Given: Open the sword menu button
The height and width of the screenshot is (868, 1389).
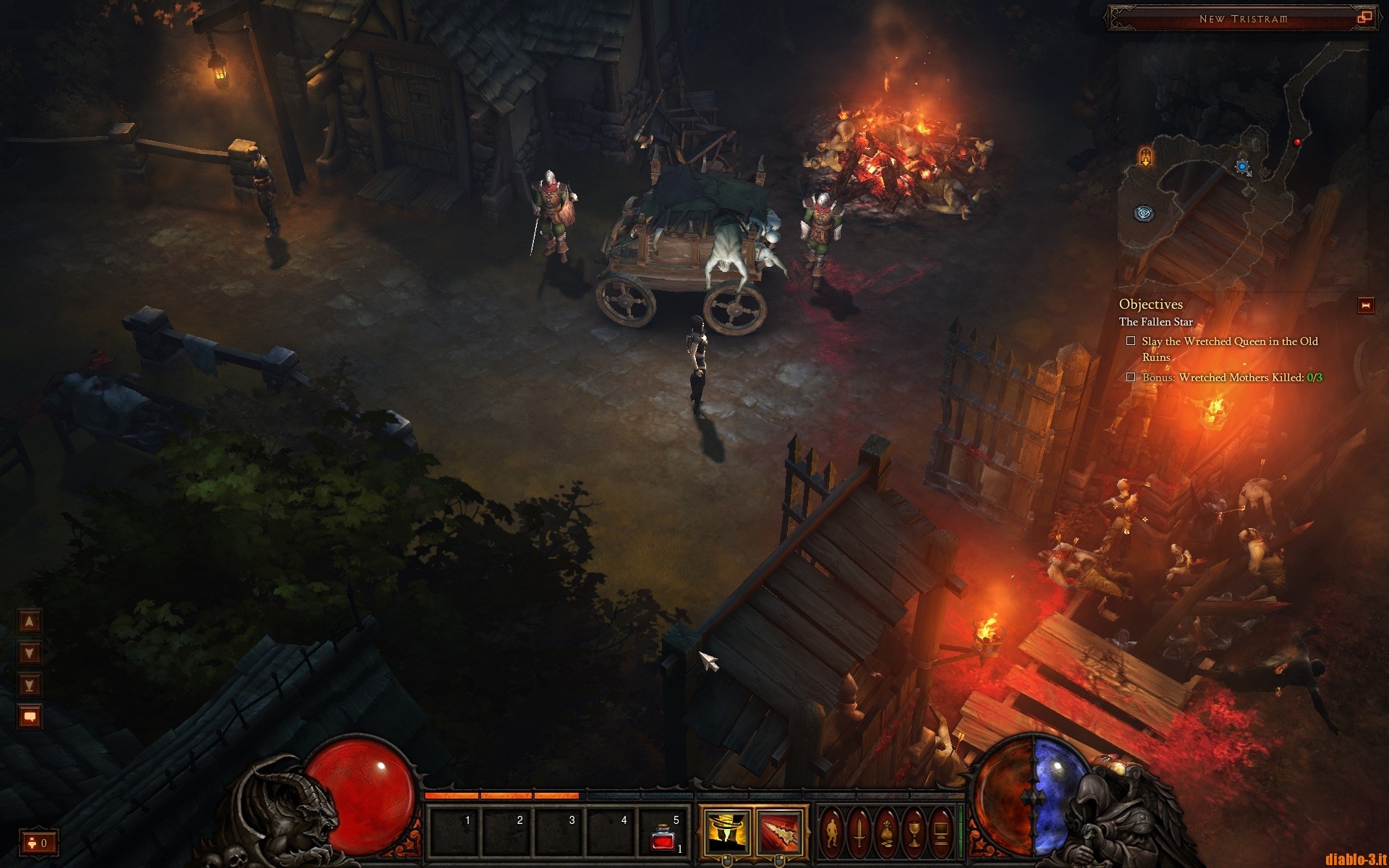Looking at the screenshot, I should click(x=859, y=833).
